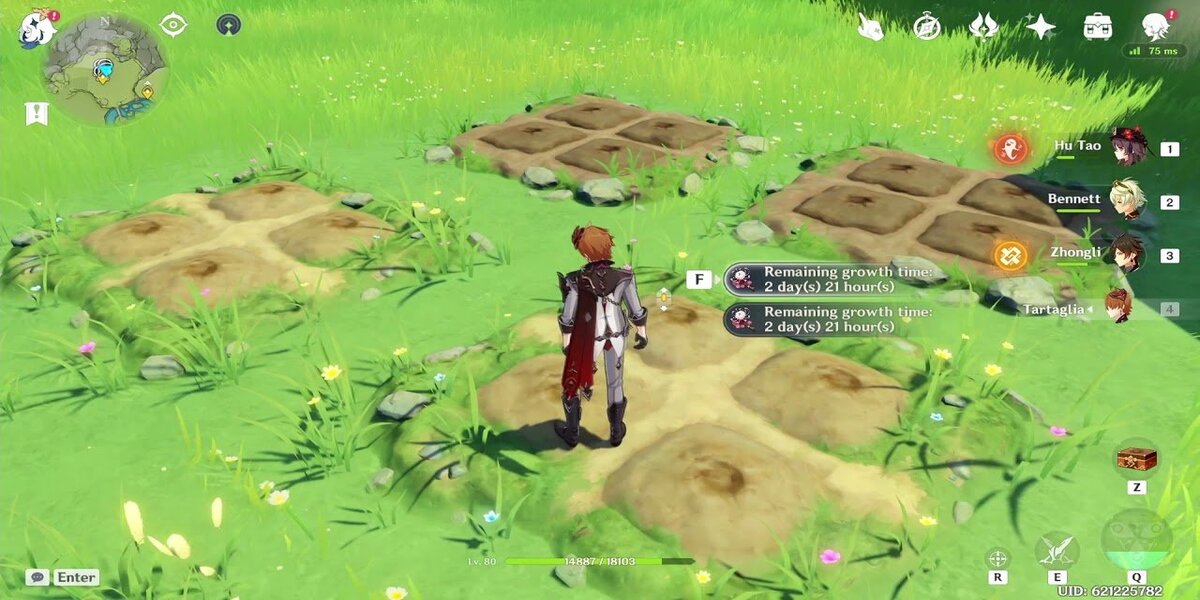Trigger Hu Tao's red elemental burst icon
Viewport: 1200px width, 600px height.
click(1010, 149)
